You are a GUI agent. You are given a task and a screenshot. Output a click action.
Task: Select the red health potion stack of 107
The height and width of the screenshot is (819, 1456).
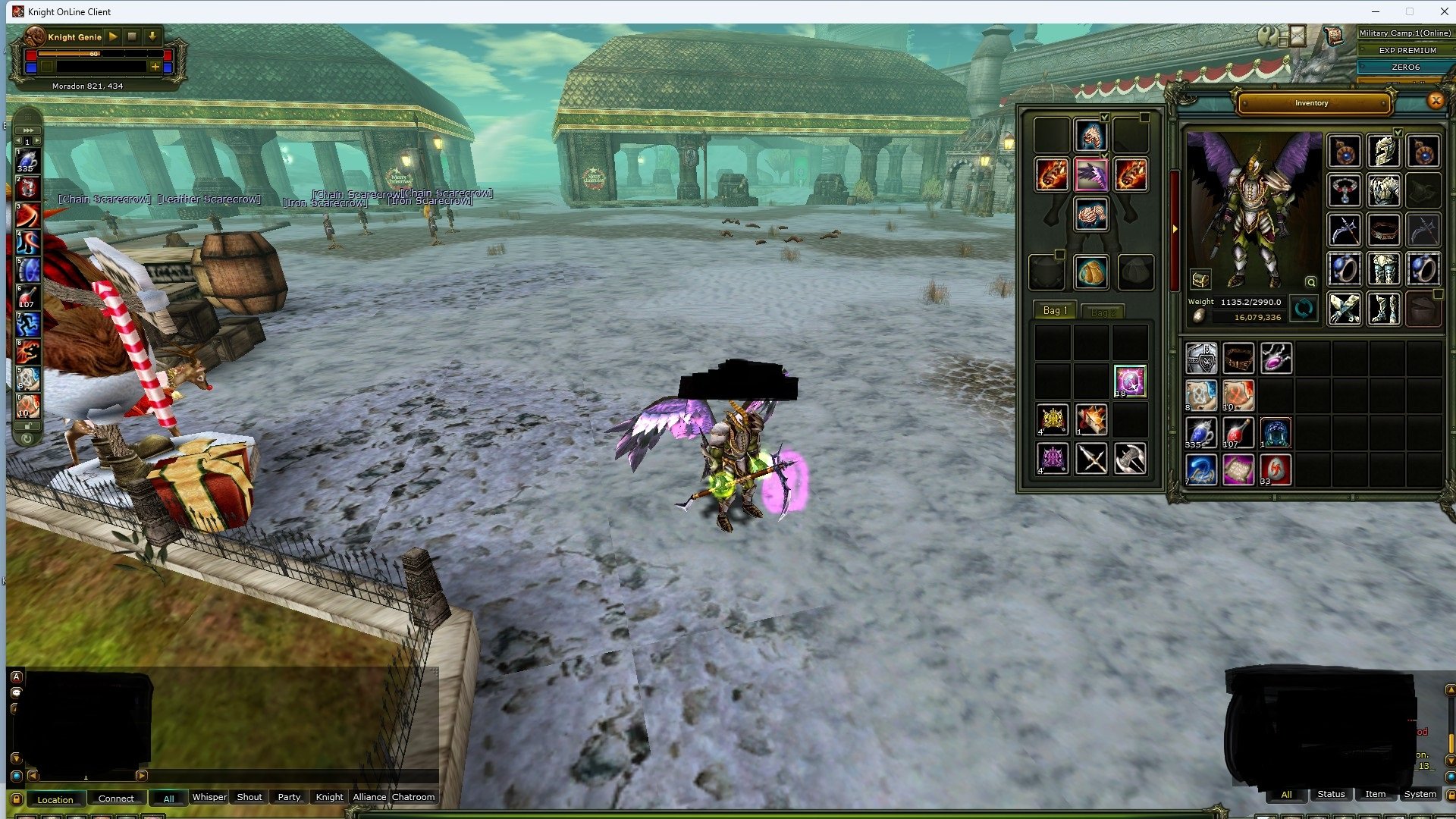(x=1238, y=432)
